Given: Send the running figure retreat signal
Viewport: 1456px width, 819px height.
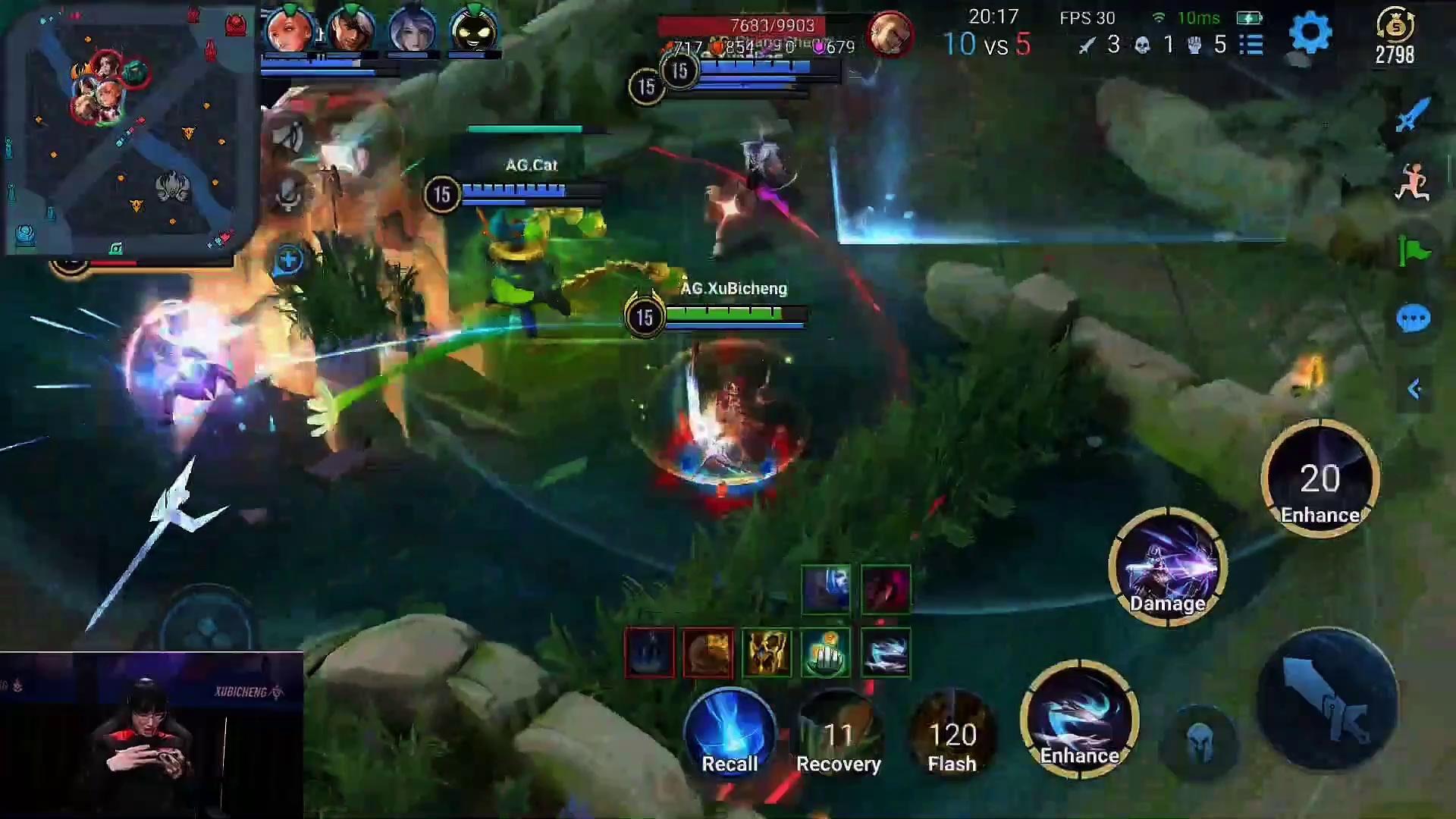Looking at the screenshot, I should [1413, 183].
